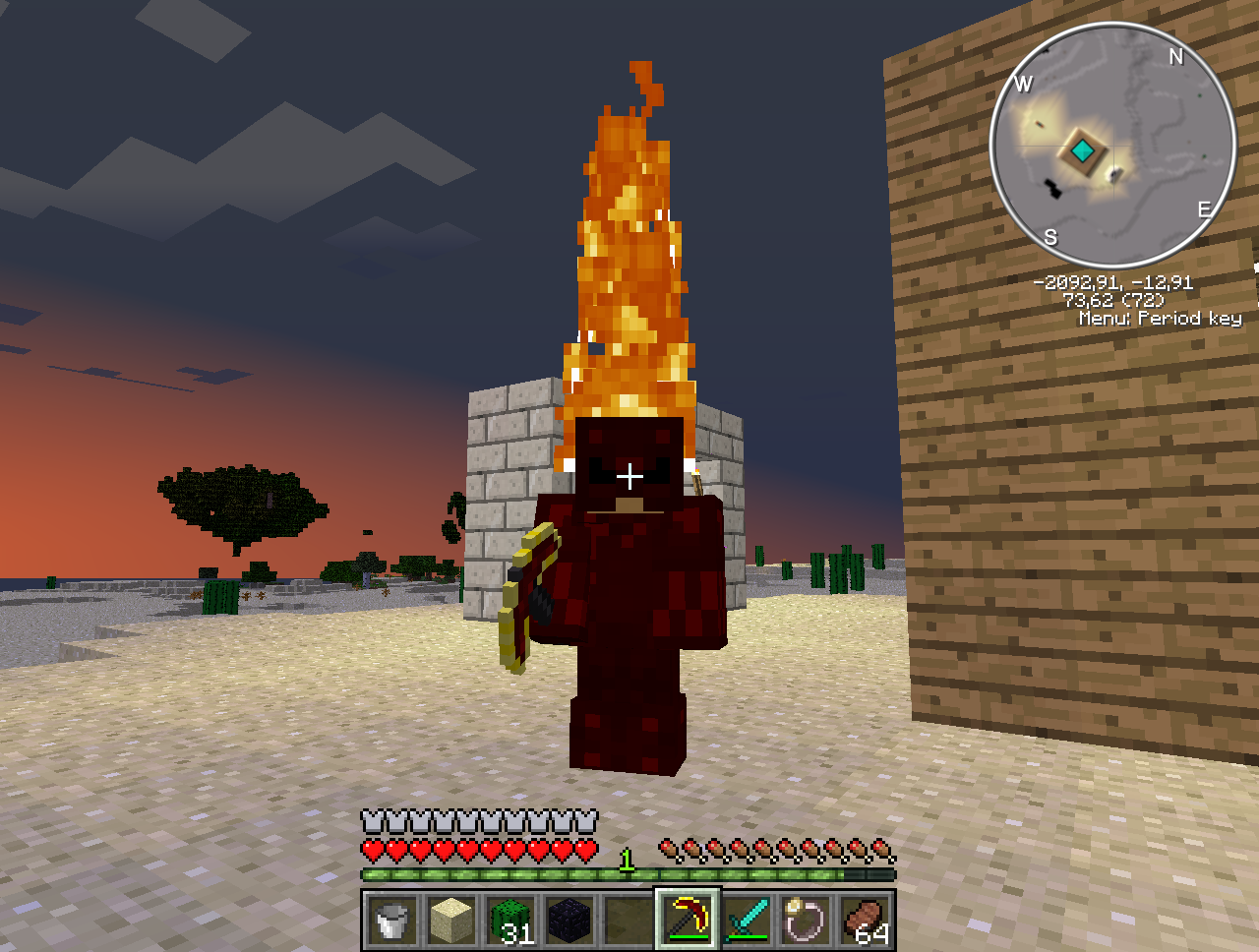Select the ring item slot
The width and height of the screenshot is (1259, 952).
(x=806, y=921)
